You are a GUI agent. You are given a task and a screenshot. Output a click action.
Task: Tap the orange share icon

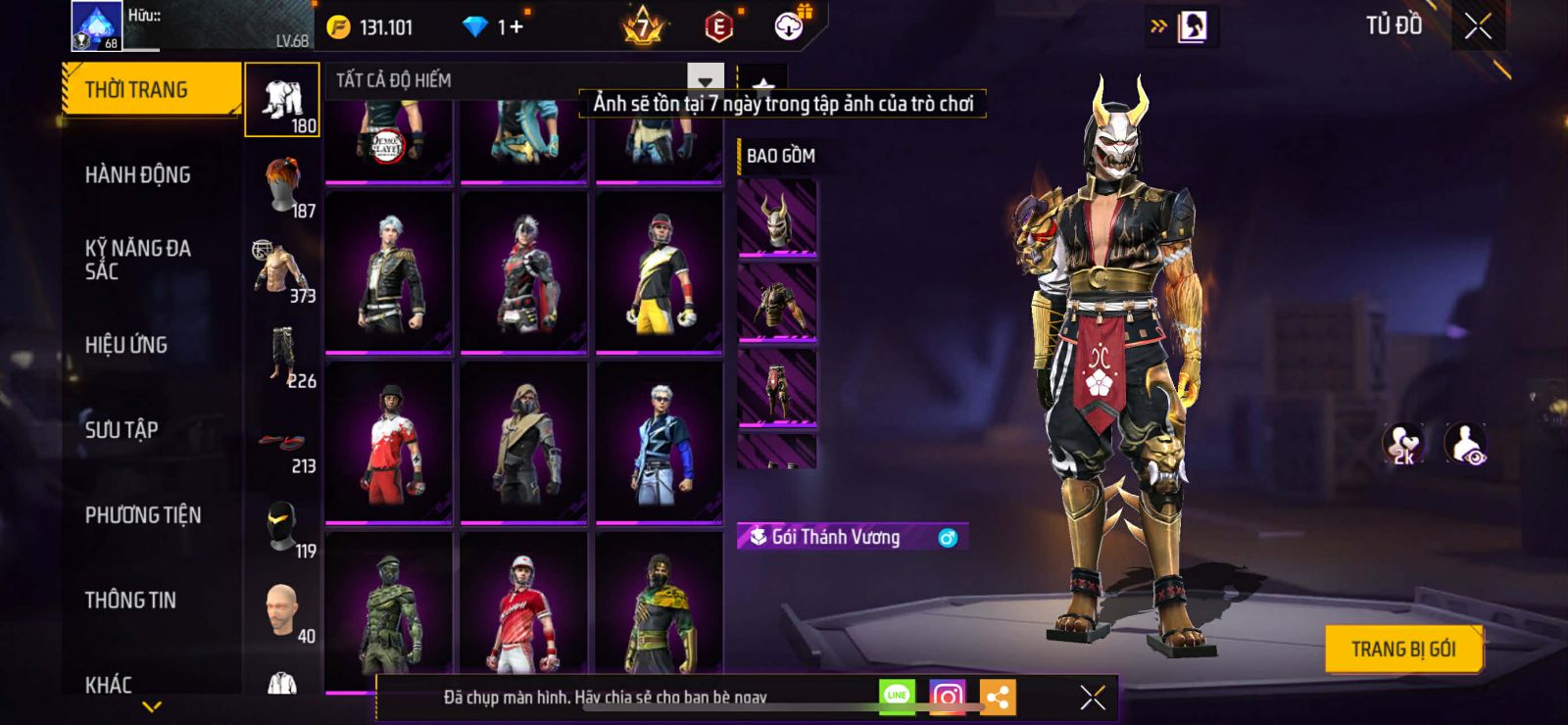tap(998, 697)
